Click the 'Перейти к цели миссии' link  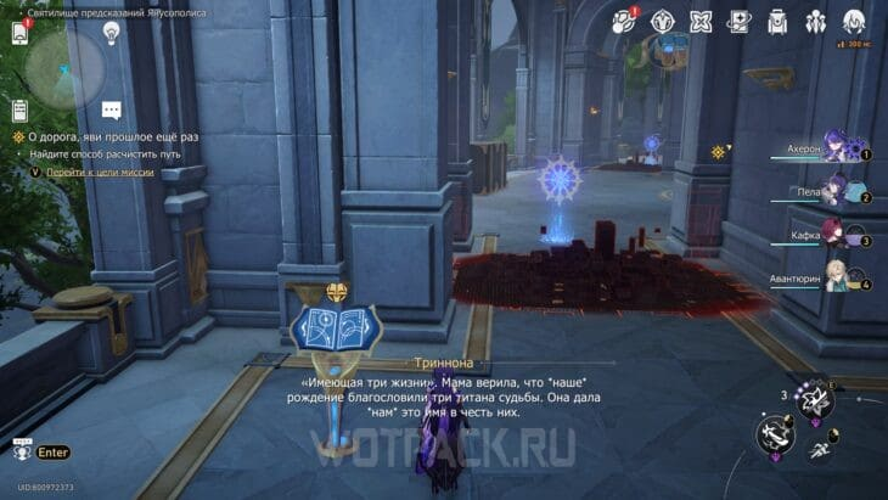click(100, 172)
